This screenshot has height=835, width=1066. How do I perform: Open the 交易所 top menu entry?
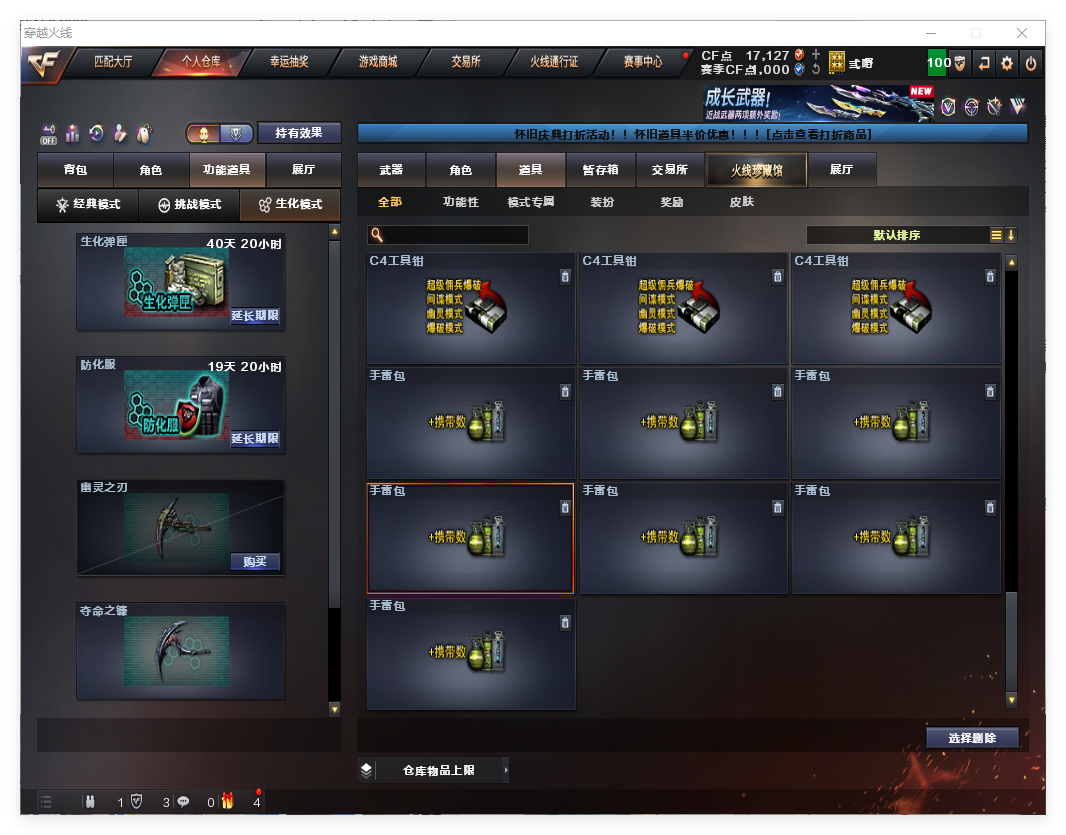click(x=465, y=62)
